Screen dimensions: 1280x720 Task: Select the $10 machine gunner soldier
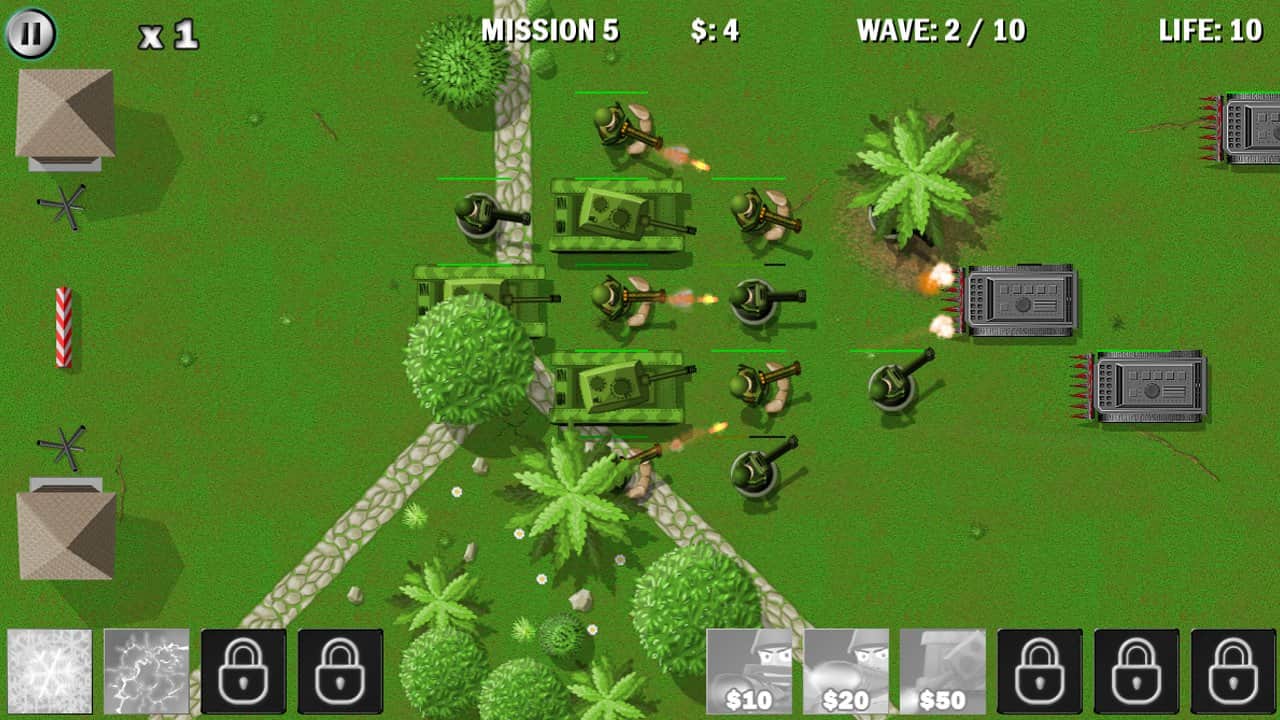[x=748, y=670]
